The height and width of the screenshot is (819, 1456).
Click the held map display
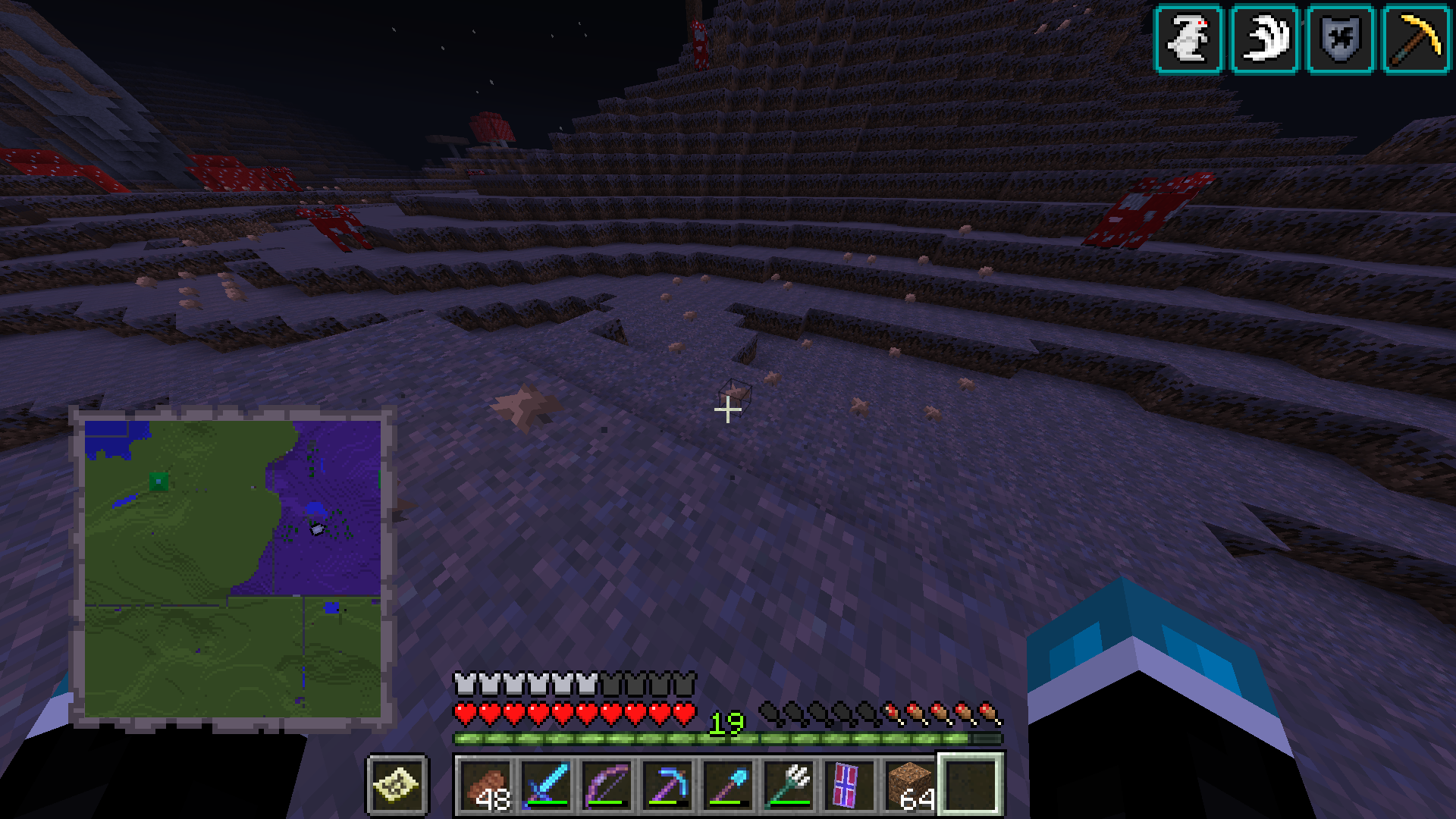click(232, 569)
